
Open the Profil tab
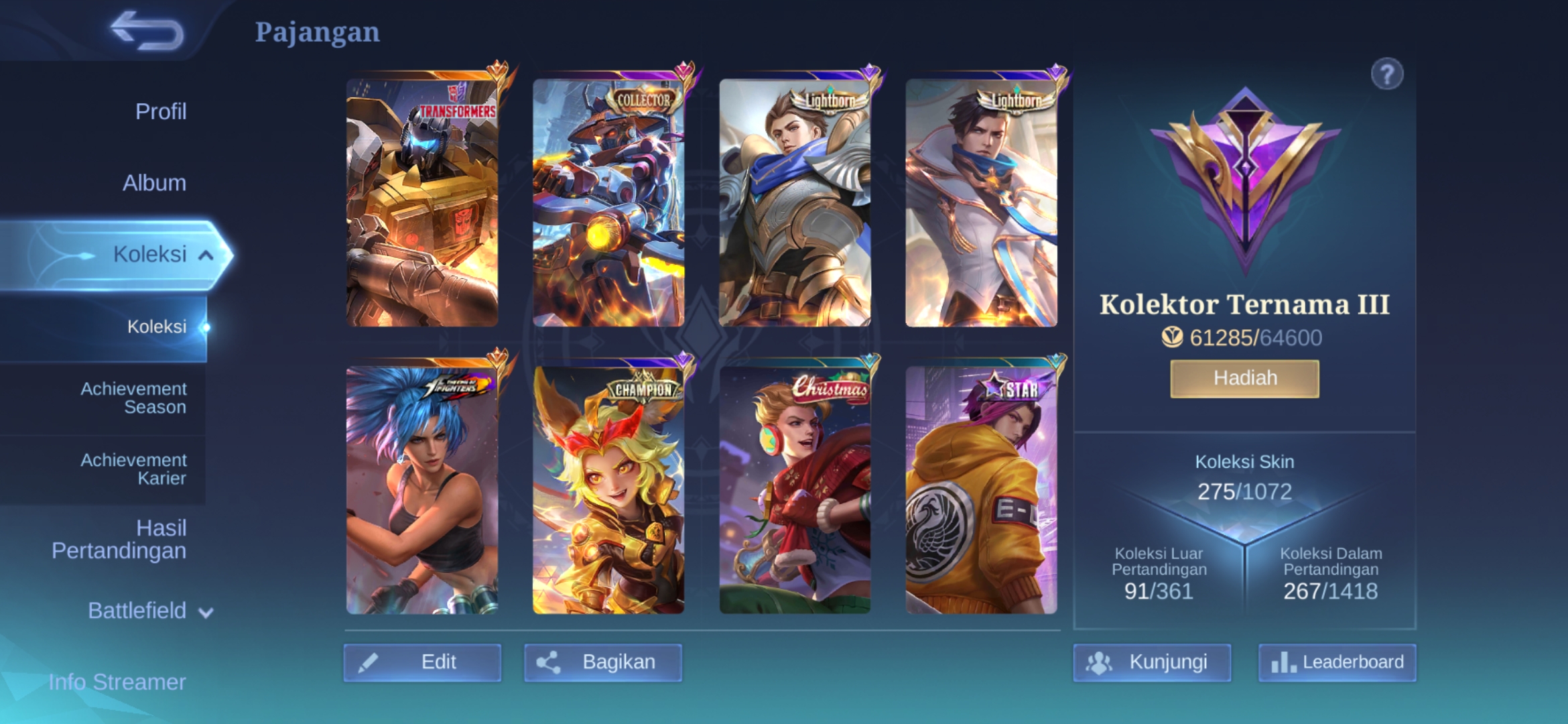[x=161, y=111]
